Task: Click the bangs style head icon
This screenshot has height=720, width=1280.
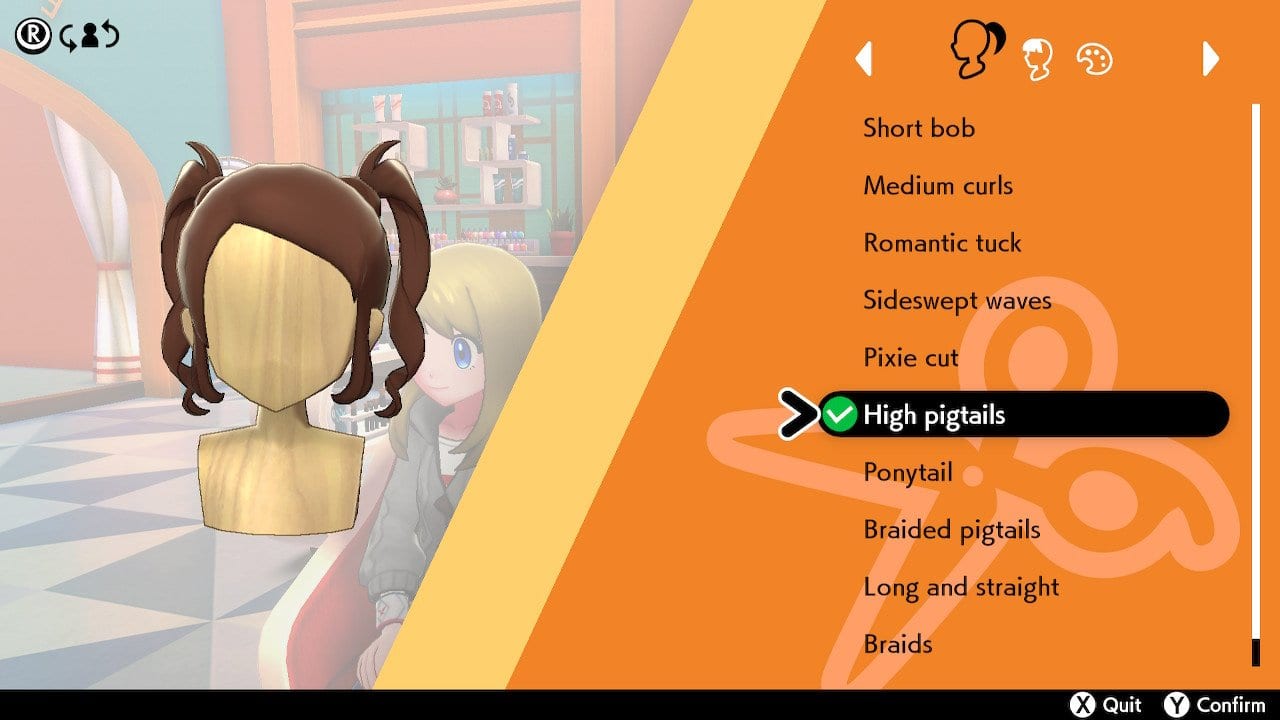Action: coord(1036,57)
